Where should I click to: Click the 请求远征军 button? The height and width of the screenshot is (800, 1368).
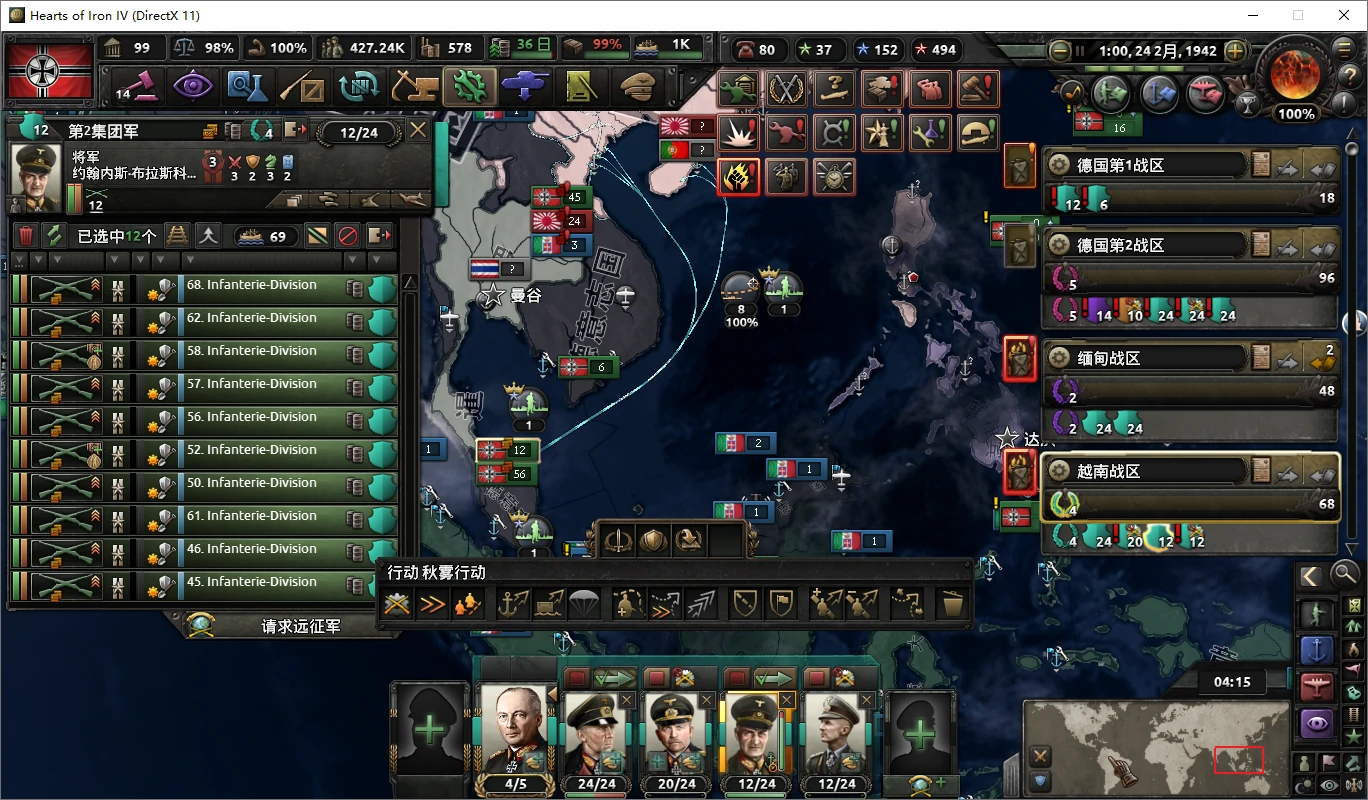coord(300,627)
